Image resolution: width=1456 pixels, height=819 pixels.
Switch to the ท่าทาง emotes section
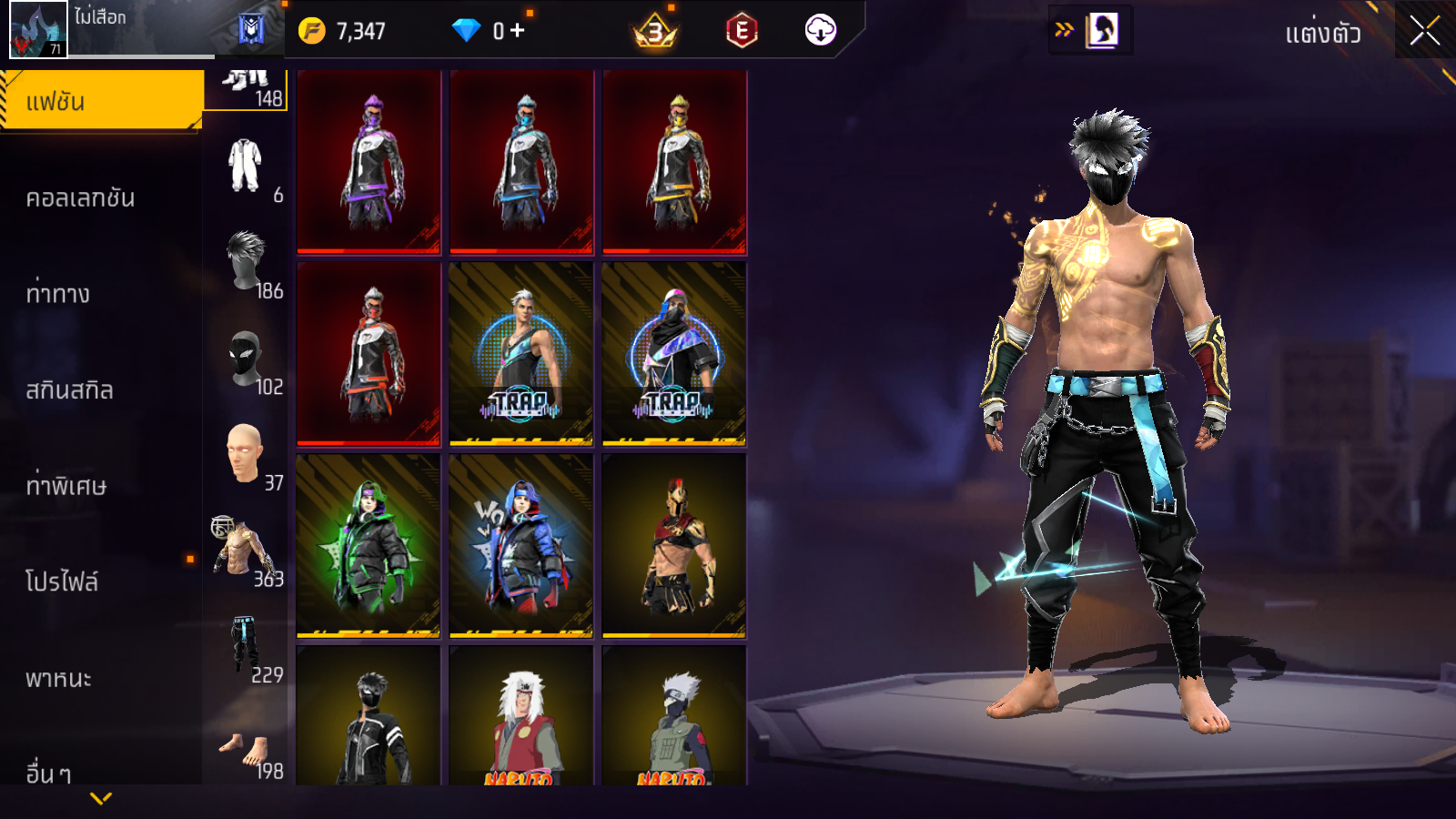click(x=58, y=294)
